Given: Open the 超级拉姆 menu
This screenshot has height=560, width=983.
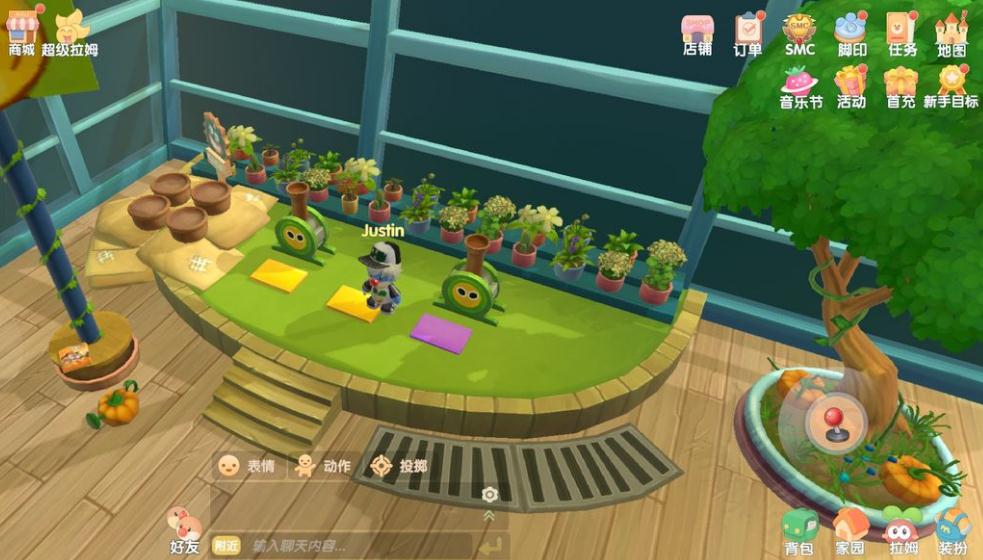Looking at the screenshot, I should coord(70,30).
